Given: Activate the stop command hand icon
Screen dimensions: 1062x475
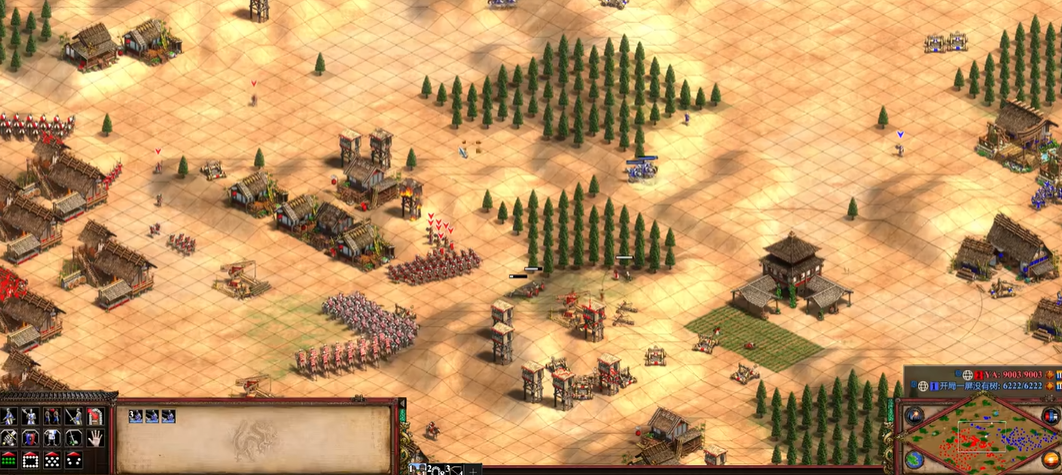Looking at the screenshot, I should coord(96,439).
